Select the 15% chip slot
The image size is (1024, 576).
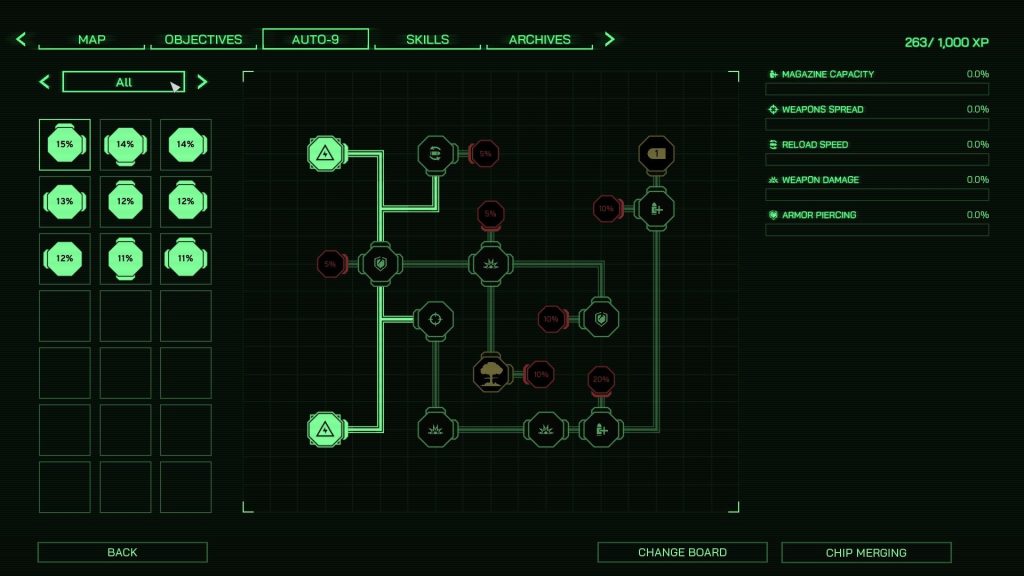65,145
